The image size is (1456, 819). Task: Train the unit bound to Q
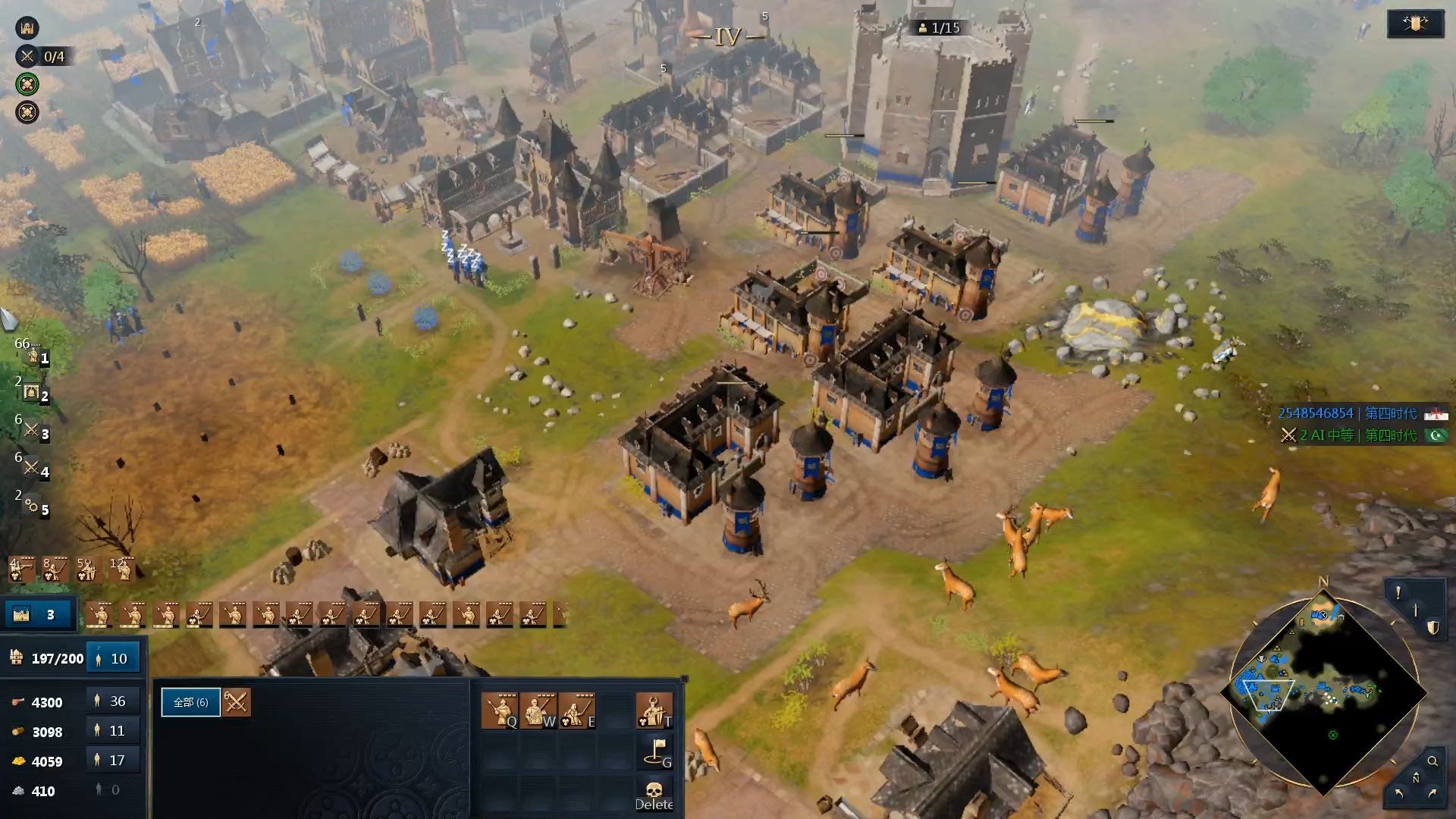500,711
